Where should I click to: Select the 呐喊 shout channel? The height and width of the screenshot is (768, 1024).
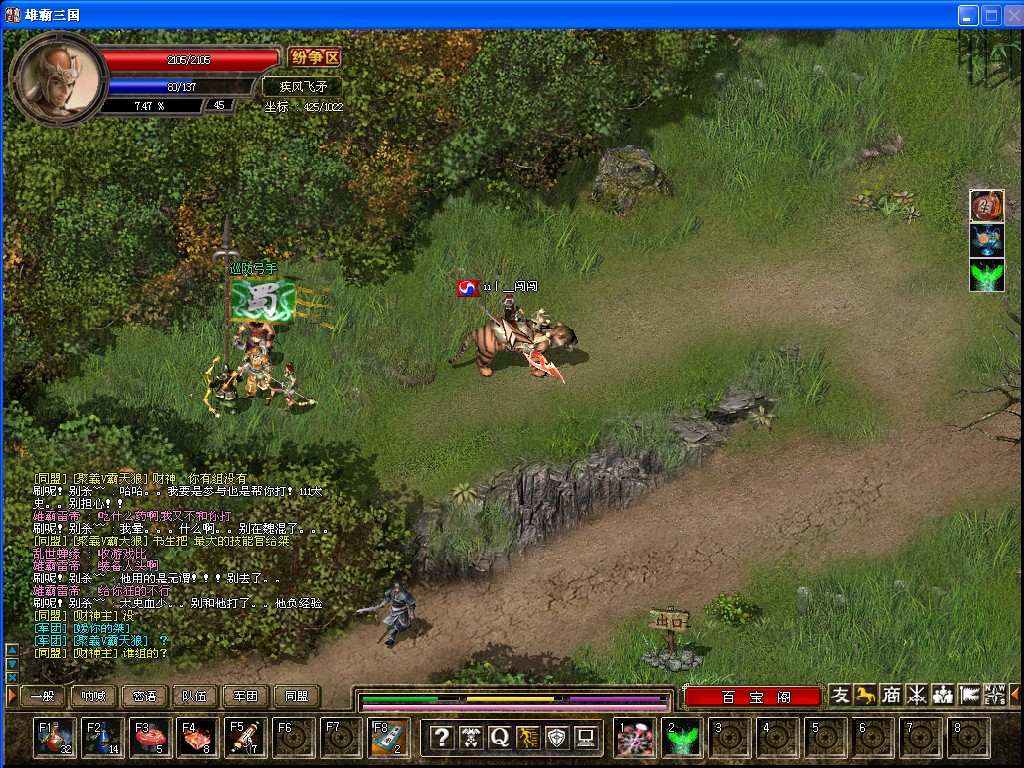pyautogui.click(x=93, y=696)
